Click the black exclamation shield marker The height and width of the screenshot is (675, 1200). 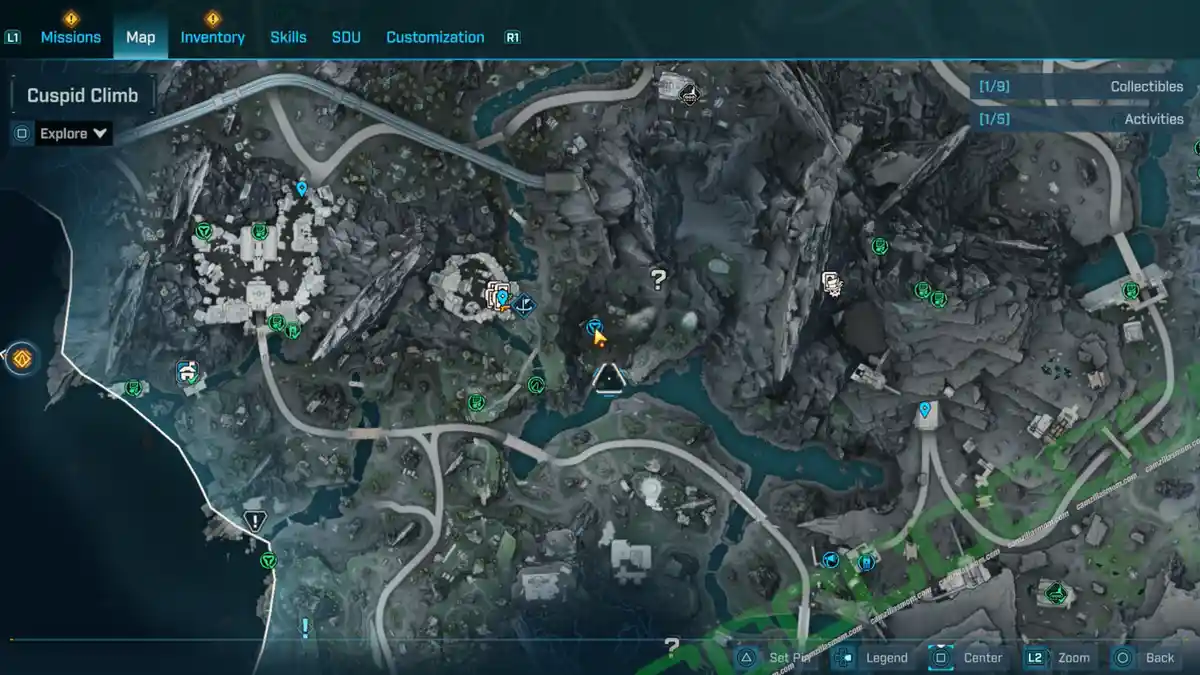(255, 520)
